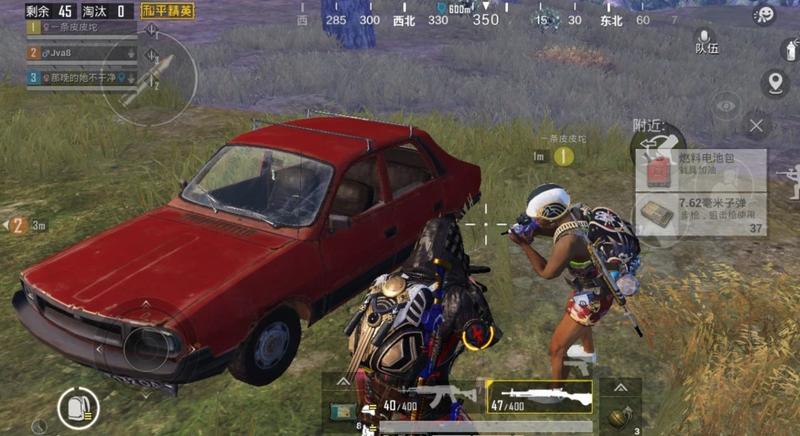The height and width of the screenshot is (436, 800).
Task: Expand the throwables arrow above the grenade
Action: pos(620,385)
